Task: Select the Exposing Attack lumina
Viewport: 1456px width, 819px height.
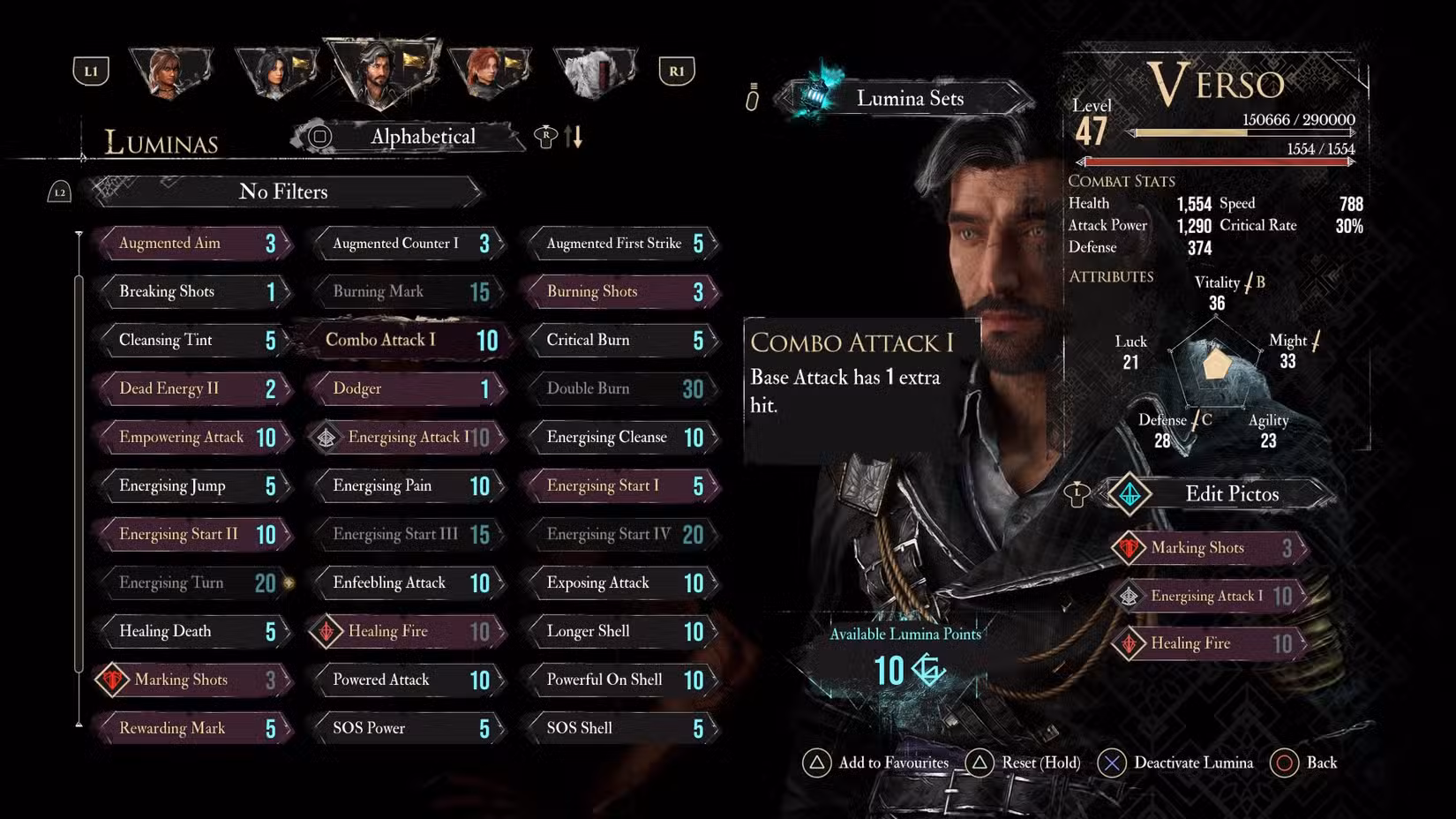Action: point(621,583)
